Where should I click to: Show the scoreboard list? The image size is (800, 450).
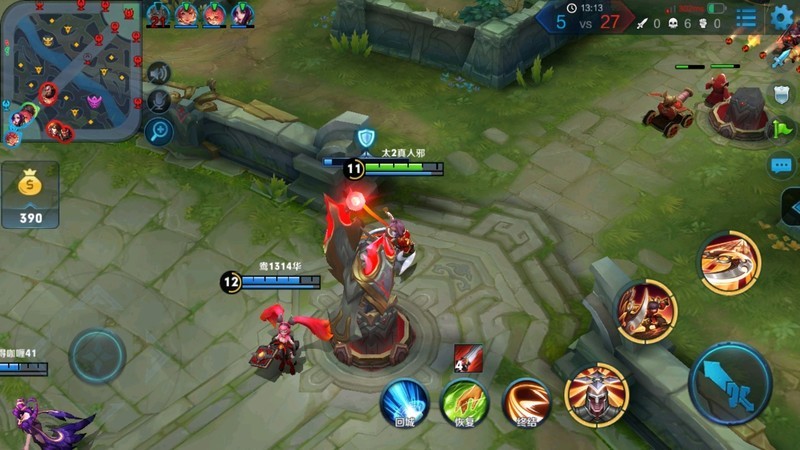click(x=746, y=18)
